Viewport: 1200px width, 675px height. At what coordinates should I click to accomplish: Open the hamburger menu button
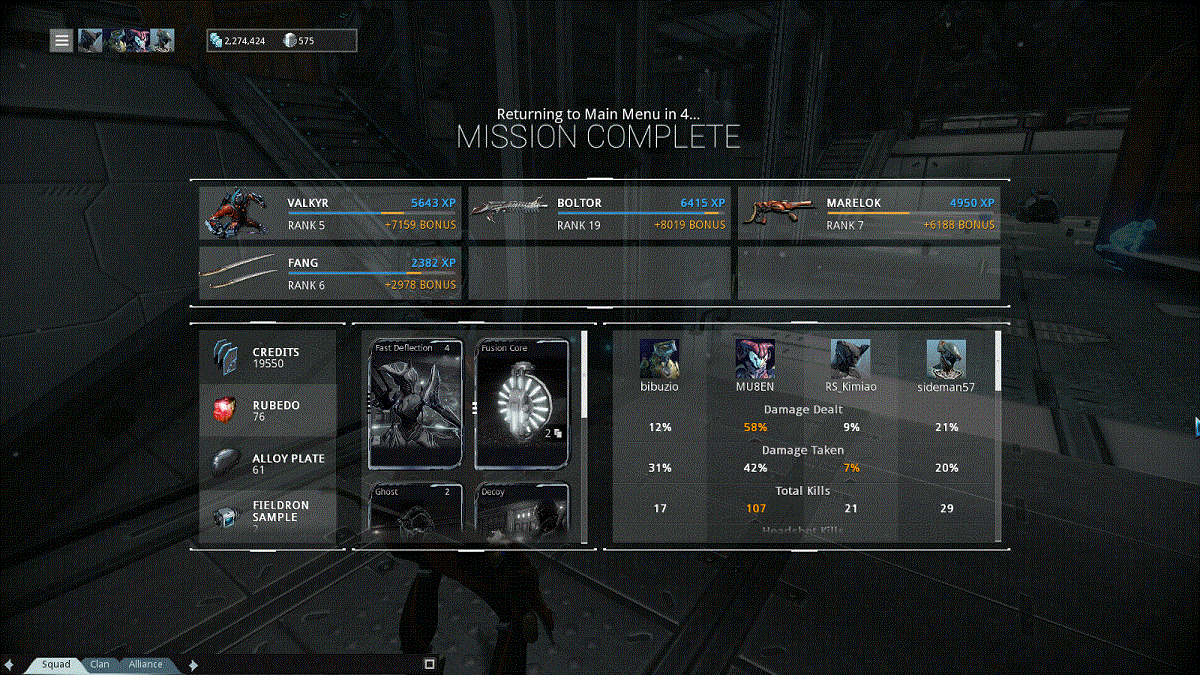point(62,40)
